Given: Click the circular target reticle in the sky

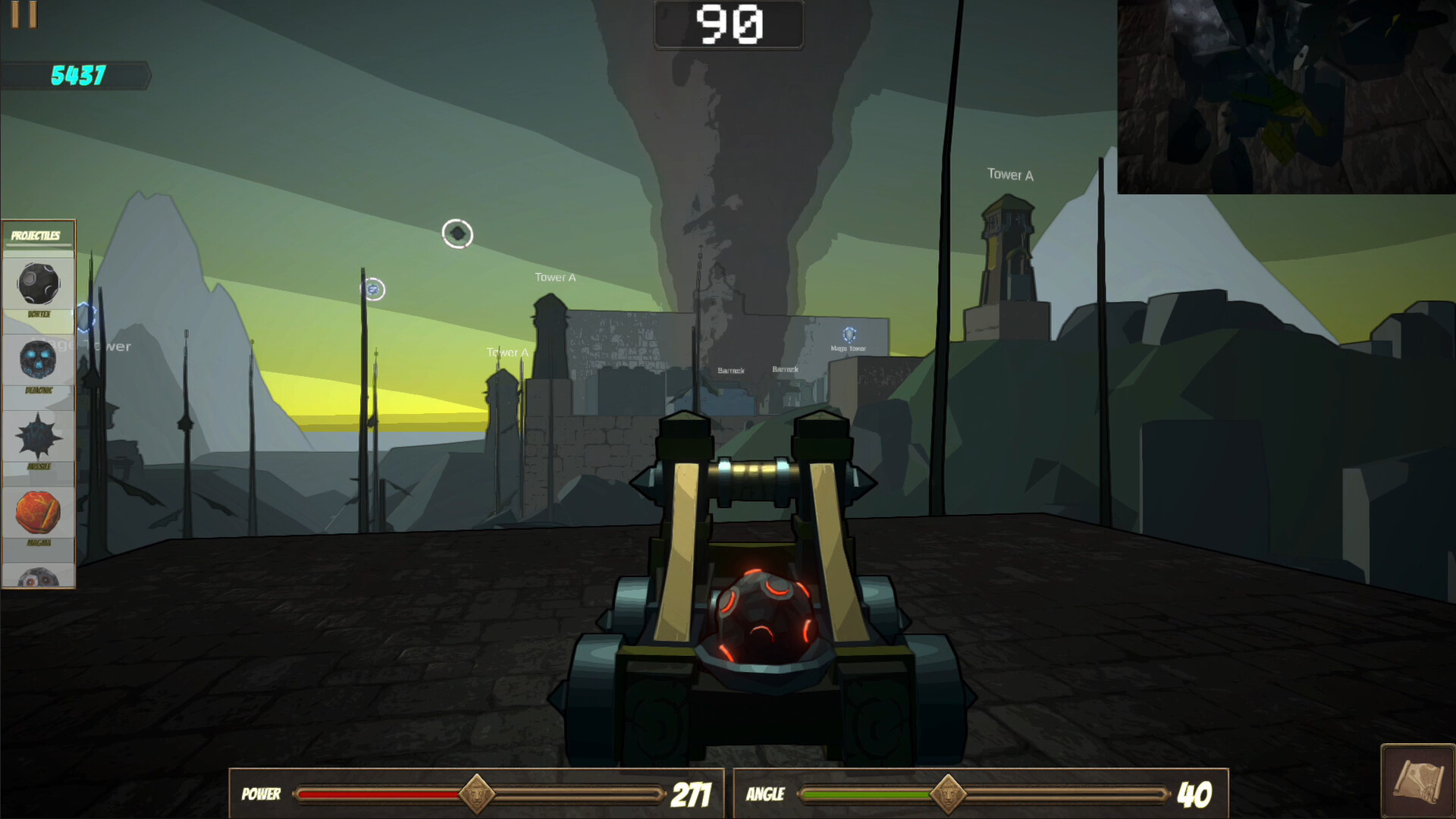Looking at the screenshot, I should click(x=457, y=233).
